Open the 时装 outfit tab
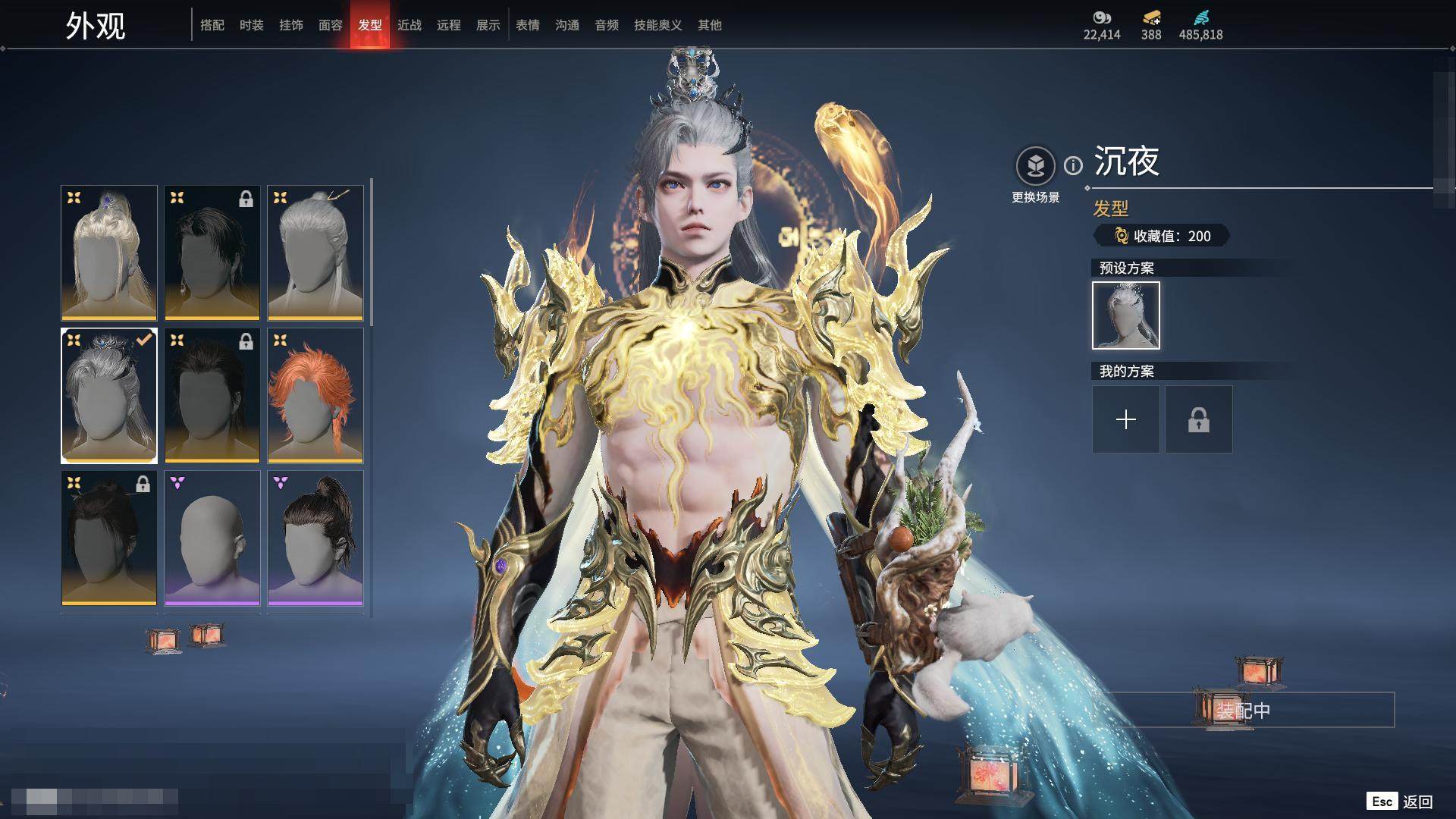The width and height of the screenshot is (1456, 819). [x=252, y=25]
